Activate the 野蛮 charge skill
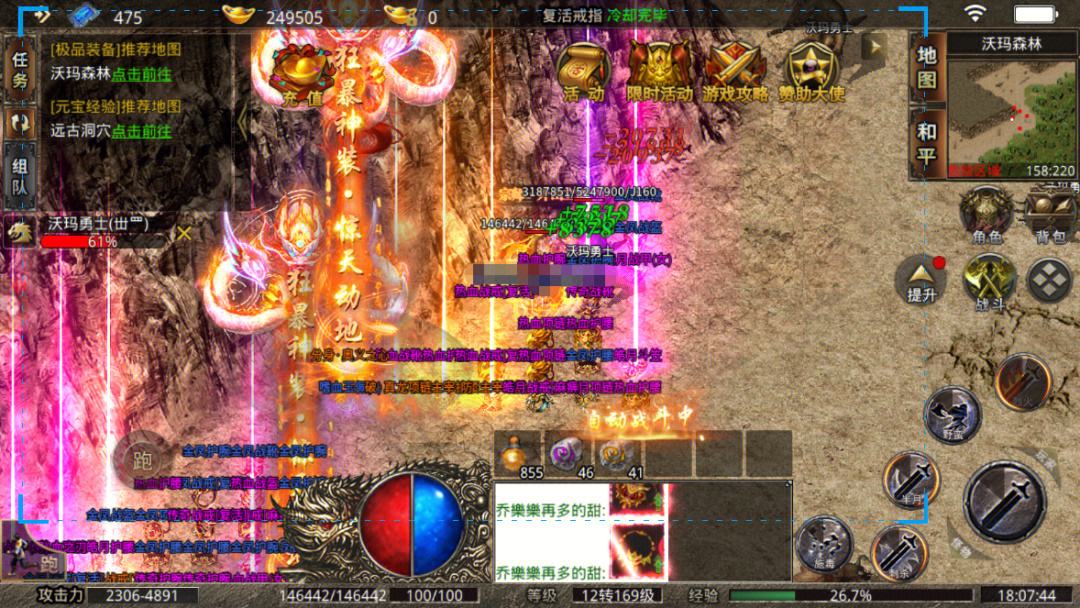The width and height of the screenshot is (1080, 608). tap(950, 412)
